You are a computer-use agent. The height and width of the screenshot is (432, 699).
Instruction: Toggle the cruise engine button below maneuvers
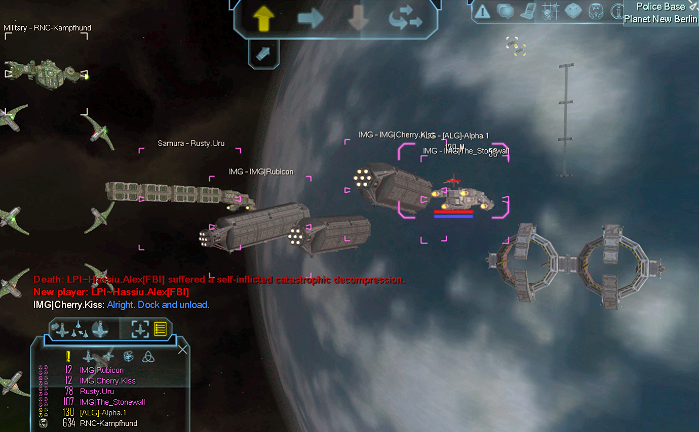pyautogui.click(x=261, y=54)
